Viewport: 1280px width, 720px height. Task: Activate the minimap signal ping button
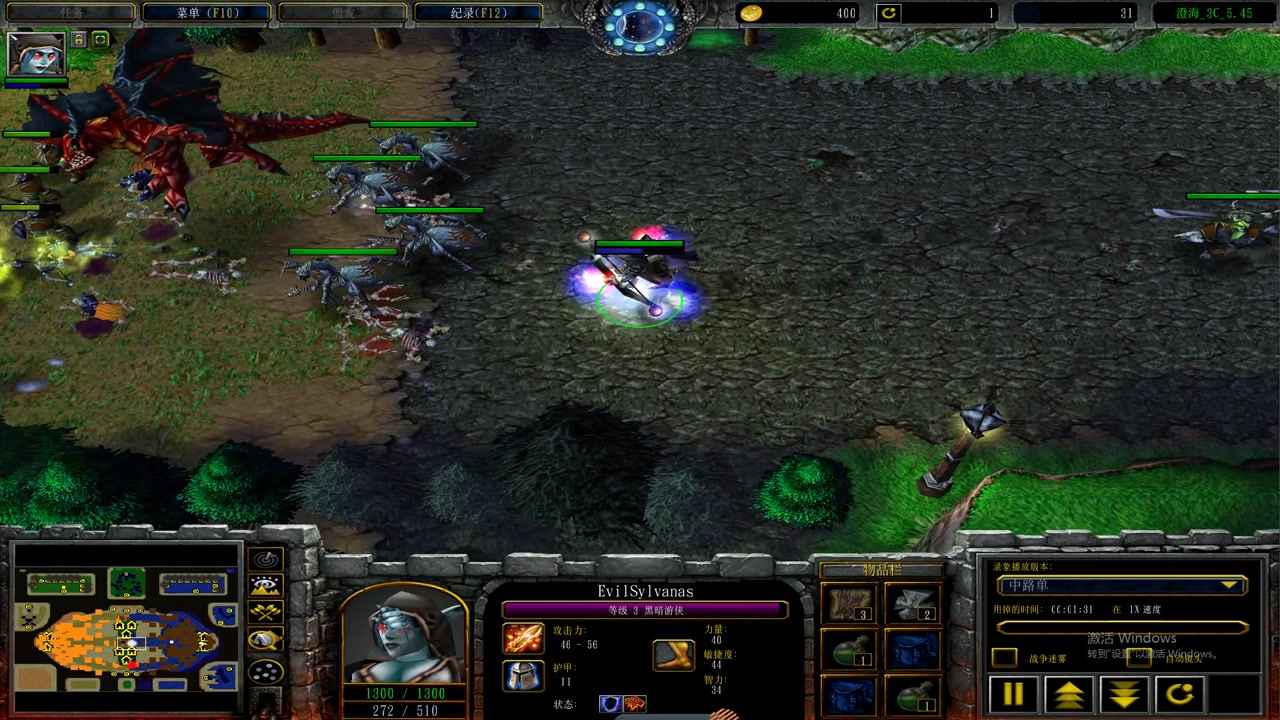(x=266, y=560)
